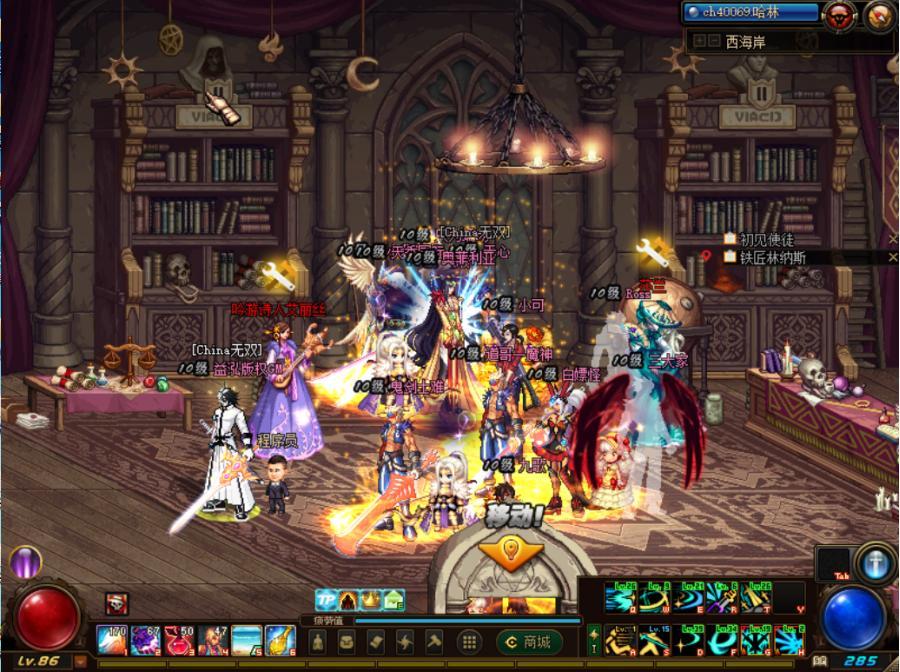Activate the skill bound to H
This screenshot has height=672, width=900.
tap(789, 639)
